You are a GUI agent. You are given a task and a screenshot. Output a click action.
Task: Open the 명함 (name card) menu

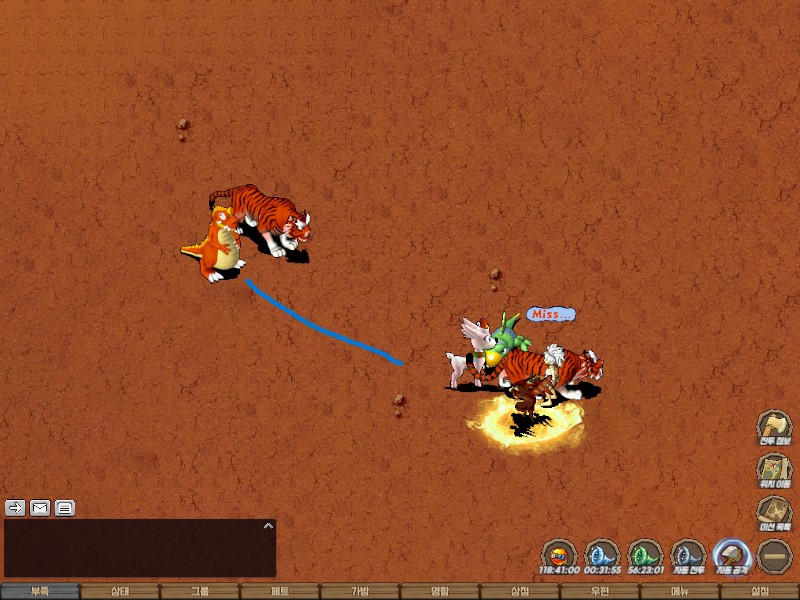click(x=440, y=591)
